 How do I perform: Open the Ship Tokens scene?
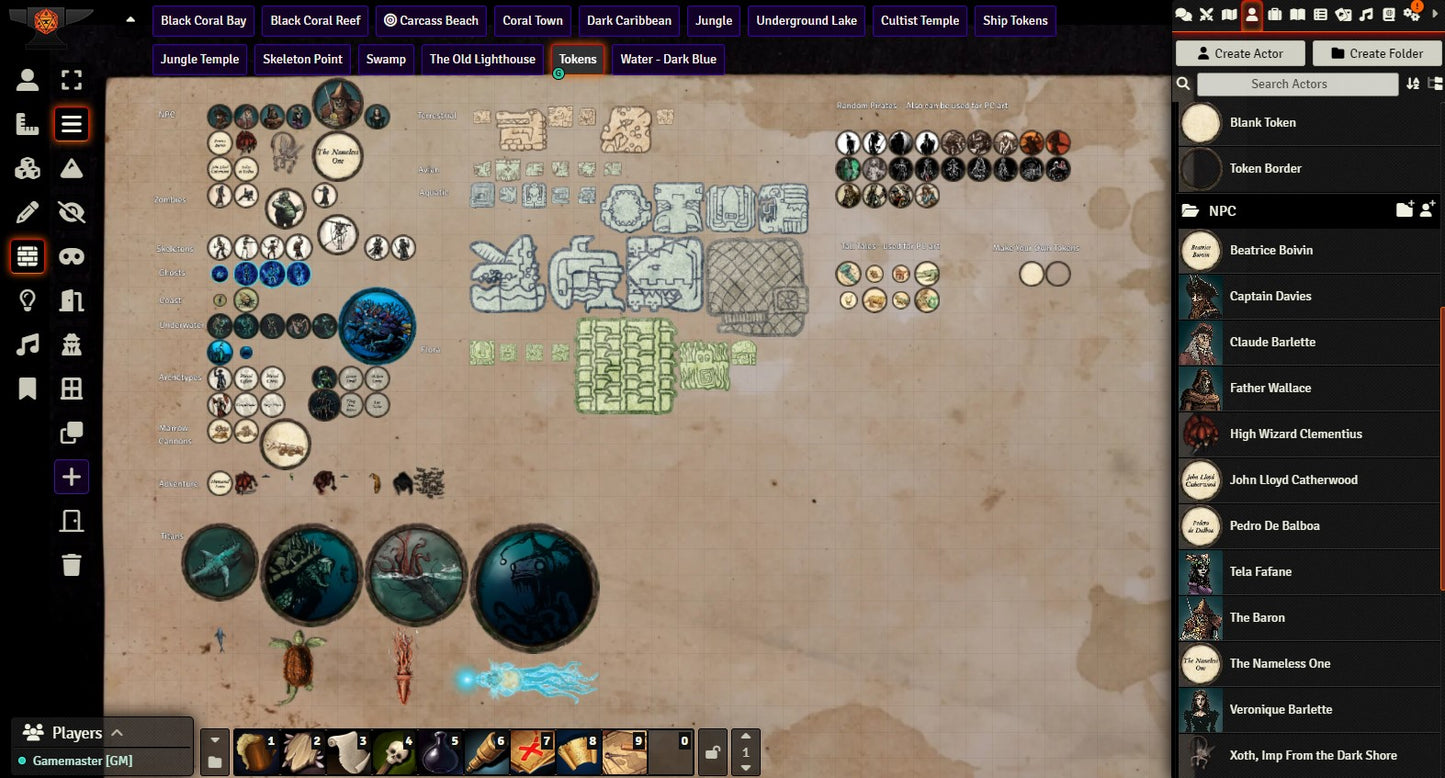1015,21
